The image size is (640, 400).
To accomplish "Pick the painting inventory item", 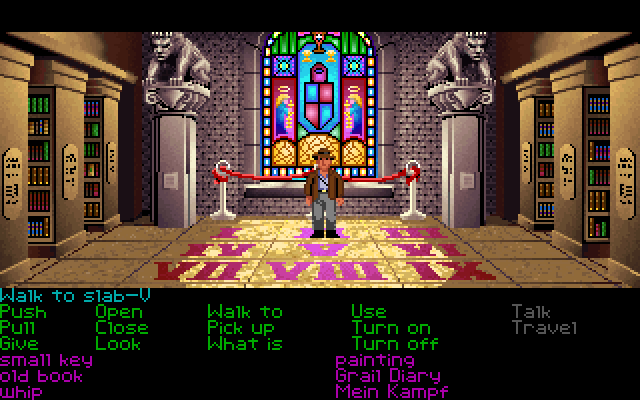I will [x=375, y=360].
